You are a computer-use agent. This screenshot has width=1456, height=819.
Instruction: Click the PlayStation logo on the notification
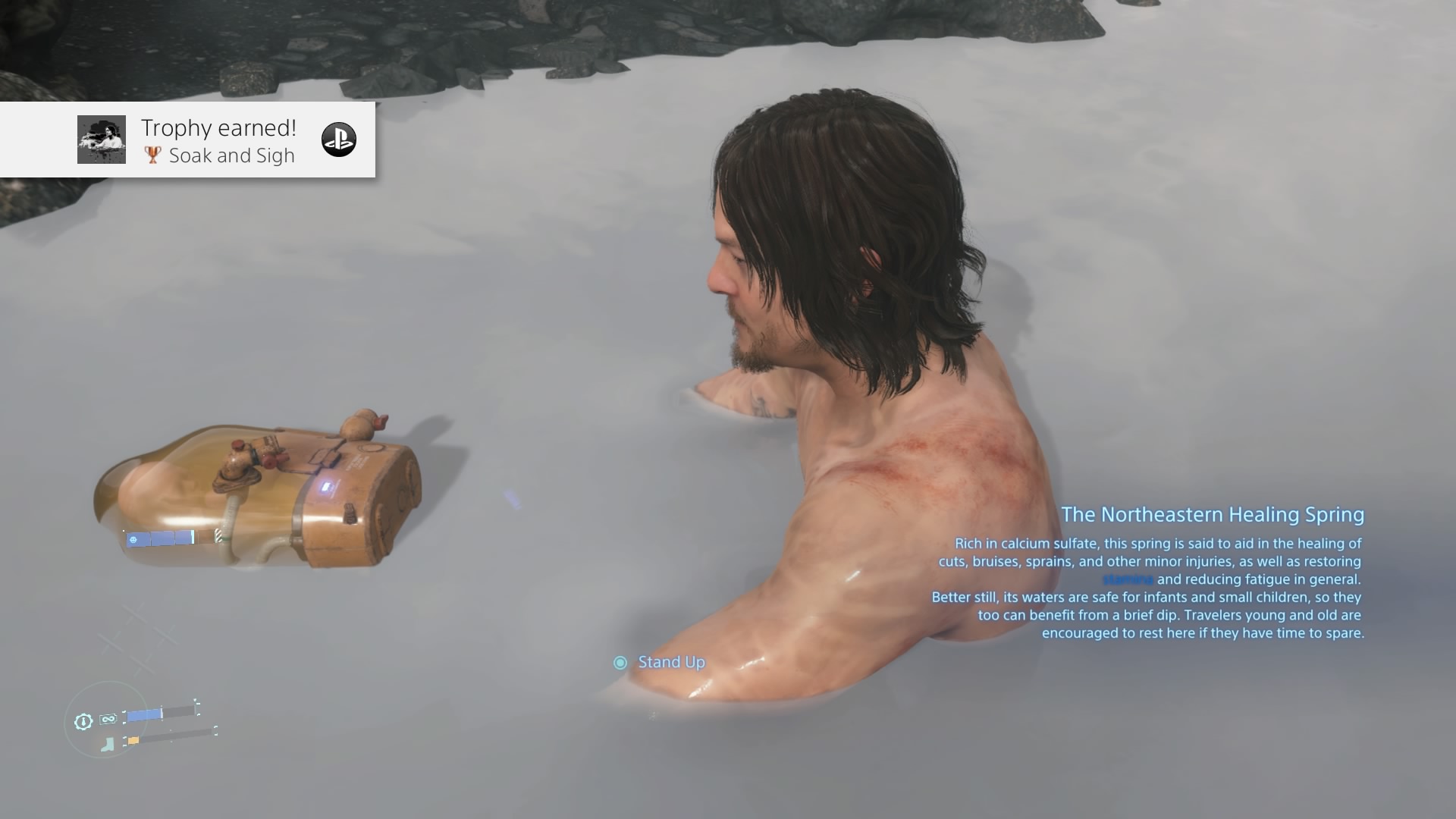pyautogui.click(x=339, y=140)
